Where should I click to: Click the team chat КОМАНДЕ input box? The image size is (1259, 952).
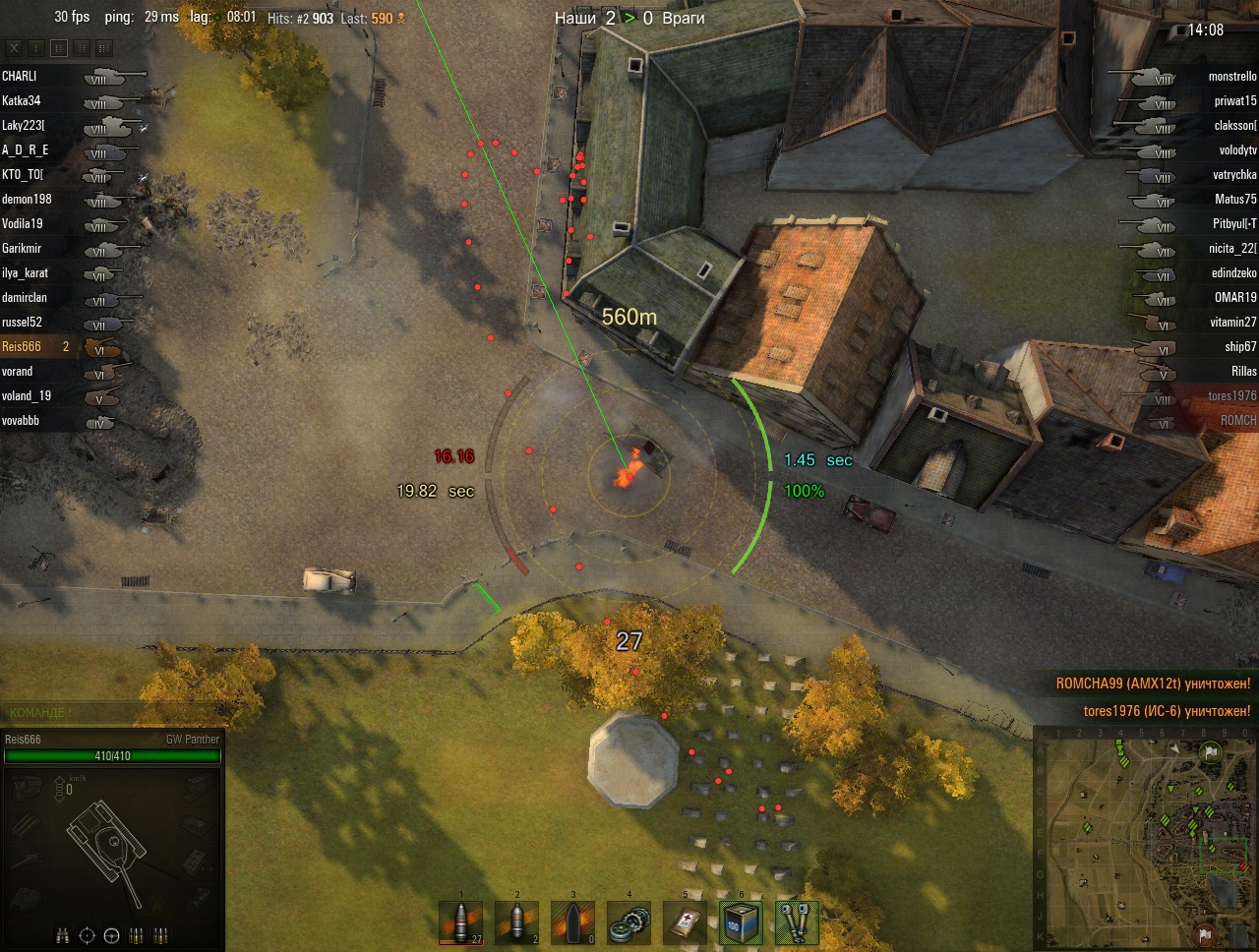[x=108, y=712]
